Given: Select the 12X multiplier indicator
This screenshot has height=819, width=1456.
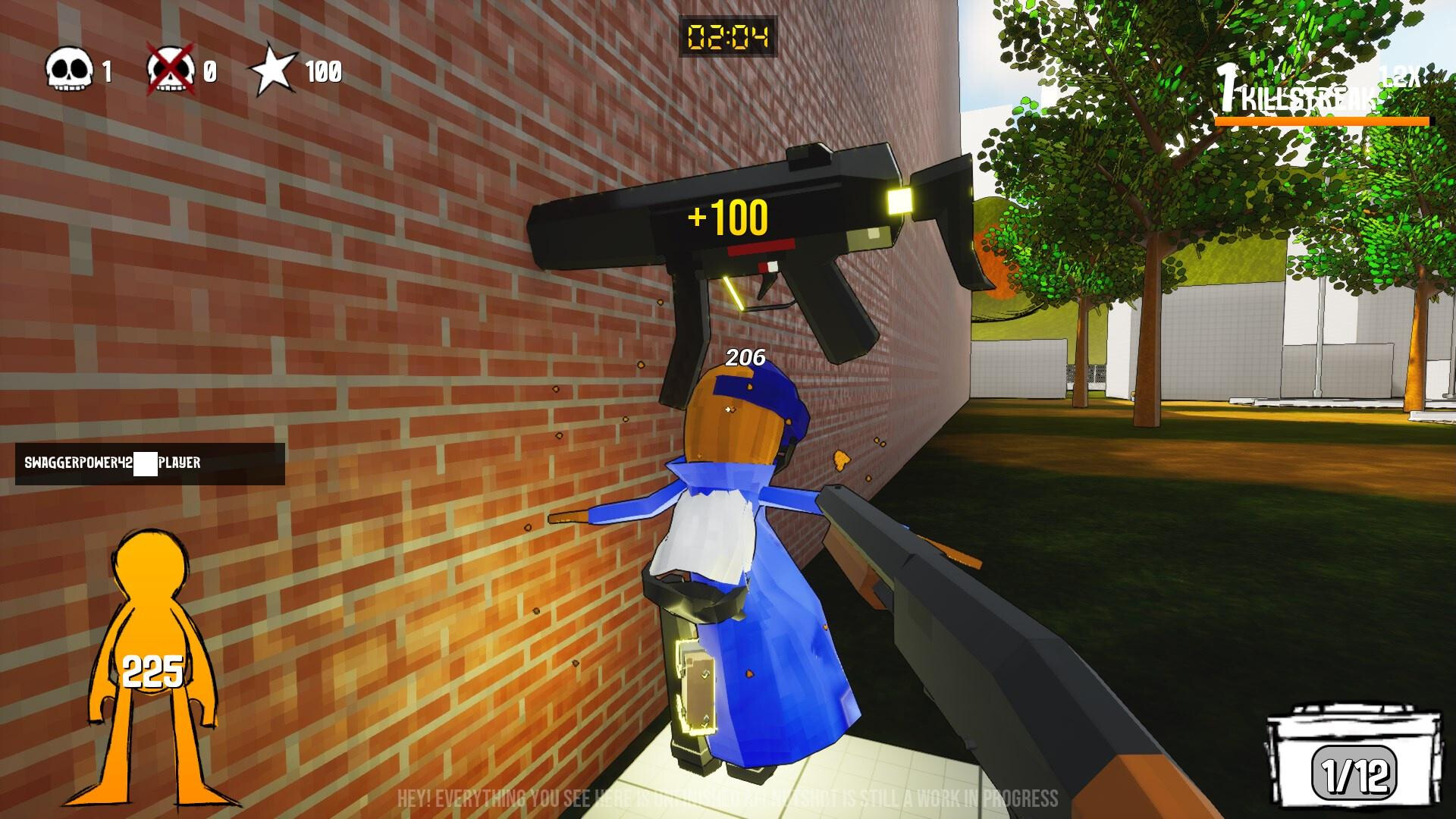Looking at the screenshot, I should (1399, 73).
